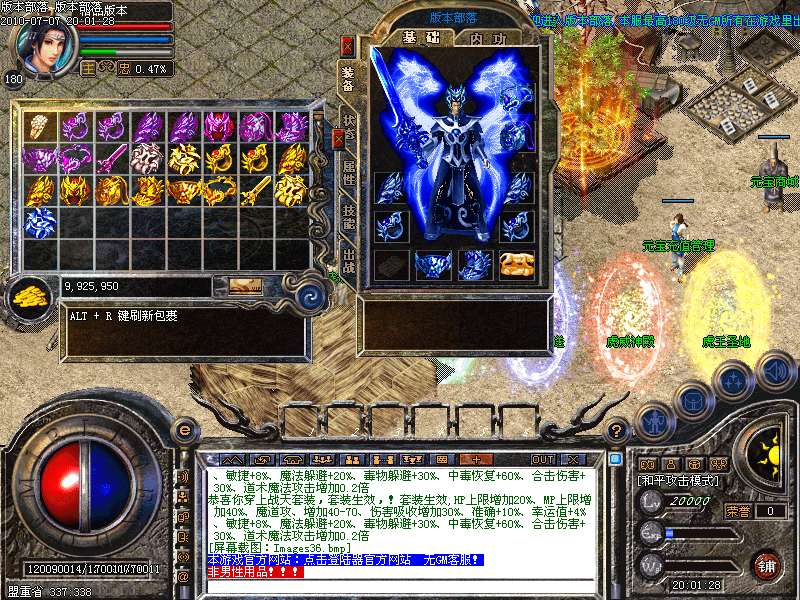Click the chat input field
Viewport: 800px width, 600px height.
[x=400, y=587]
